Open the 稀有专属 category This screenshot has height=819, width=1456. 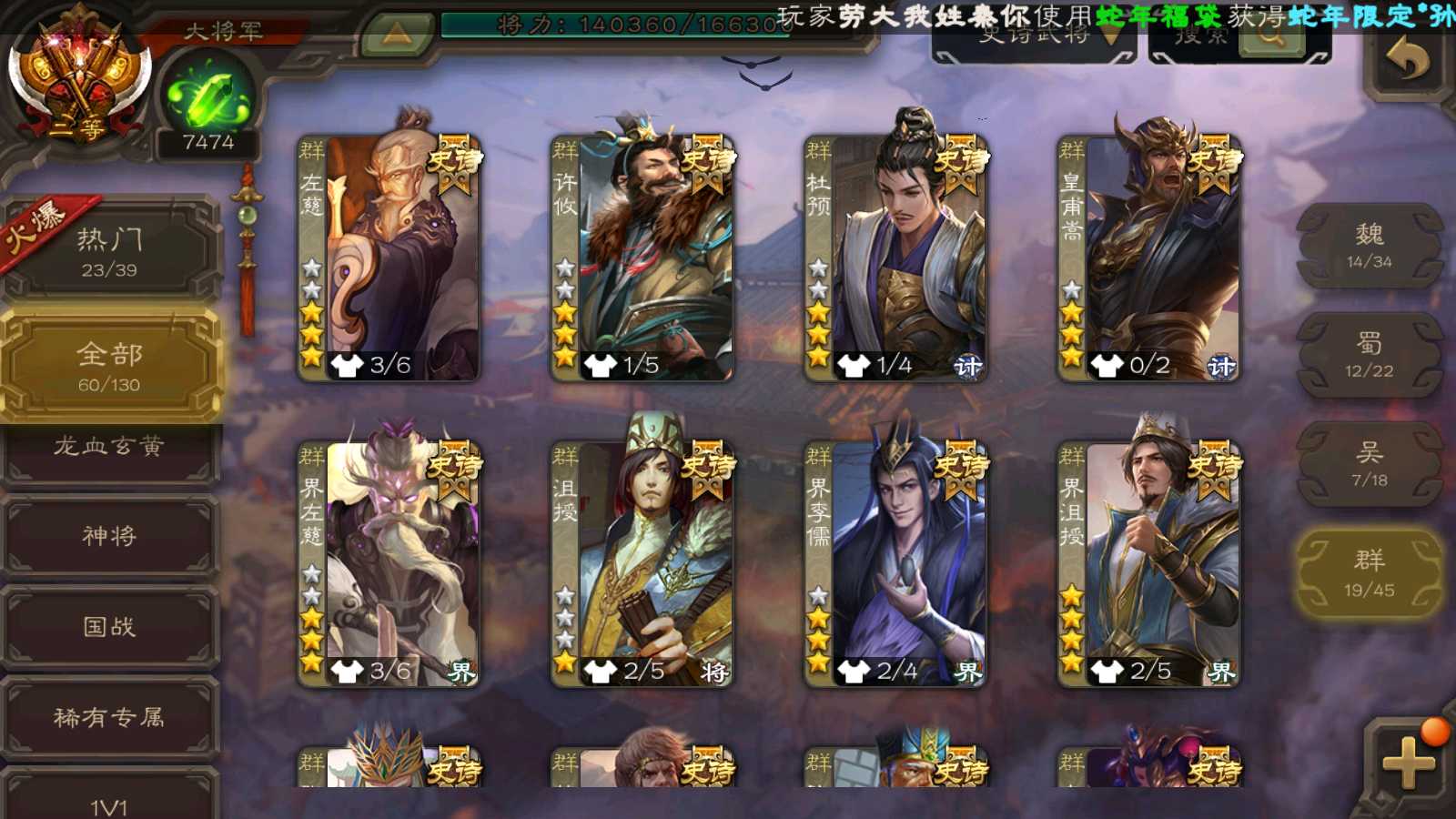tap(109, 718)
